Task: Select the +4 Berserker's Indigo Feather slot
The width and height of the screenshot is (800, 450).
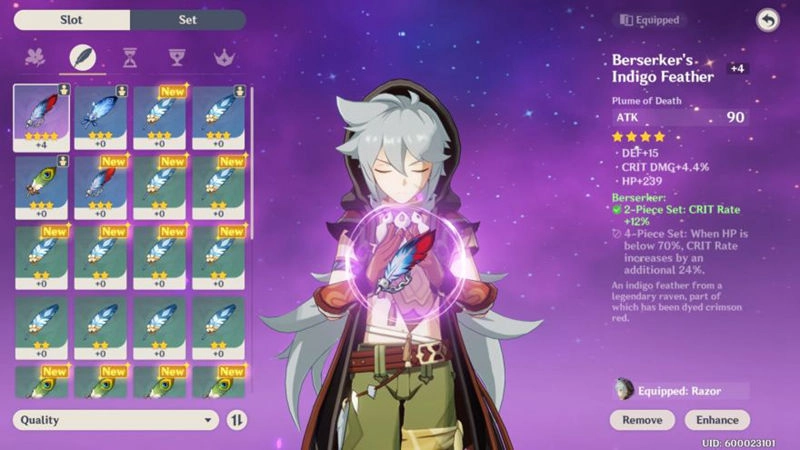Action: pyautogui.click(x=41, y=118)
